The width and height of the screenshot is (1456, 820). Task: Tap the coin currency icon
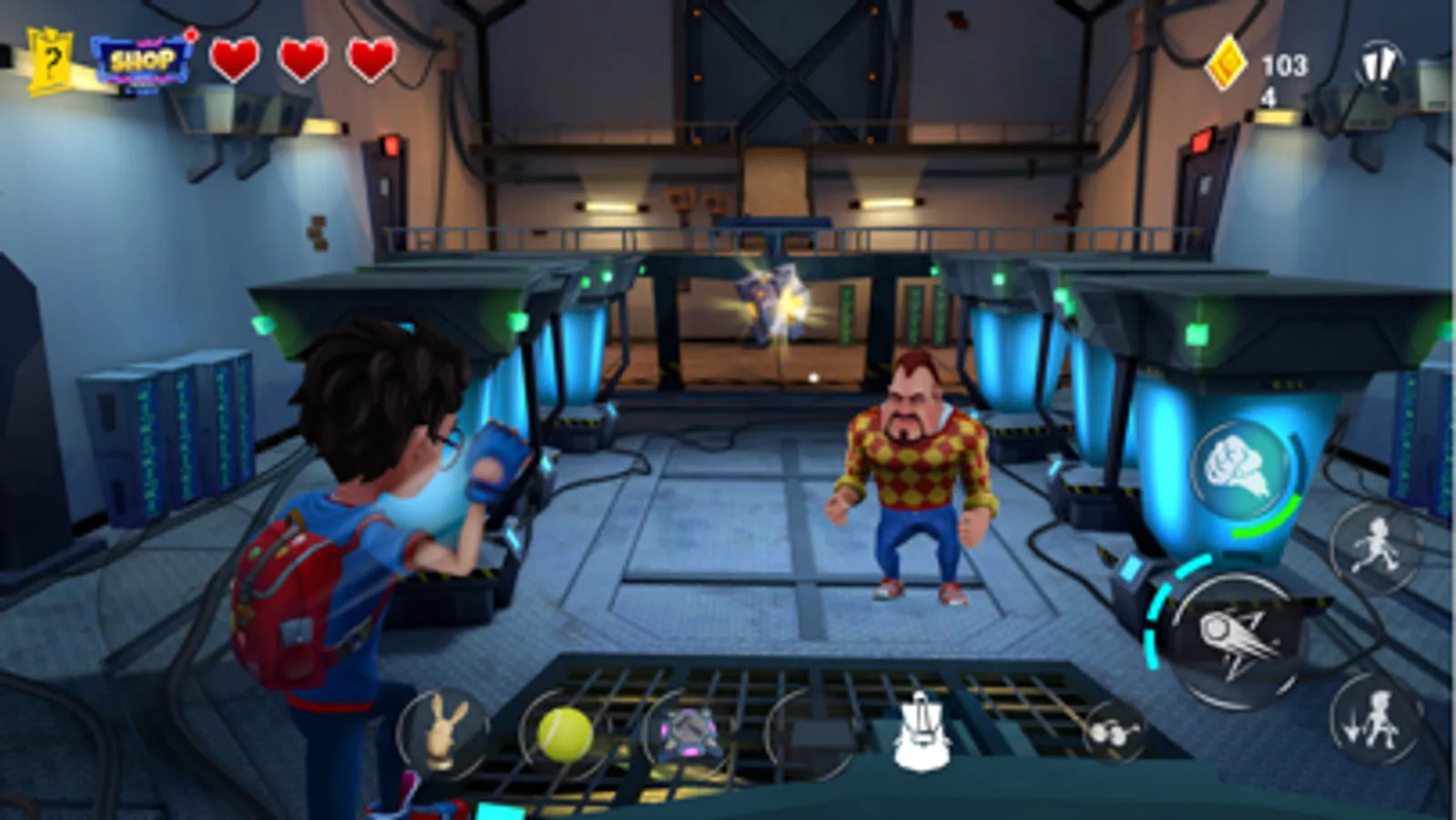(x=1225, y=66)
